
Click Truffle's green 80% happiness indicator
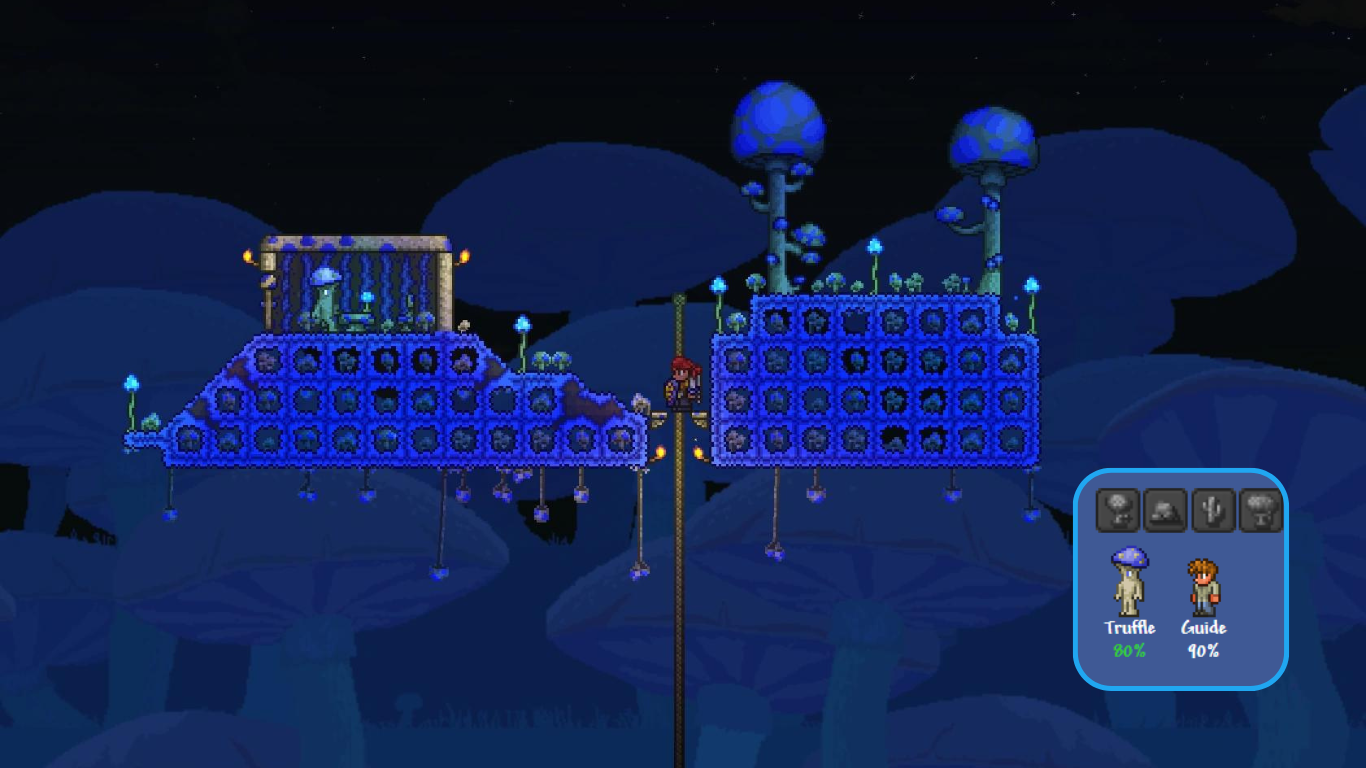pyautogui.click(x=1130, y=650)
